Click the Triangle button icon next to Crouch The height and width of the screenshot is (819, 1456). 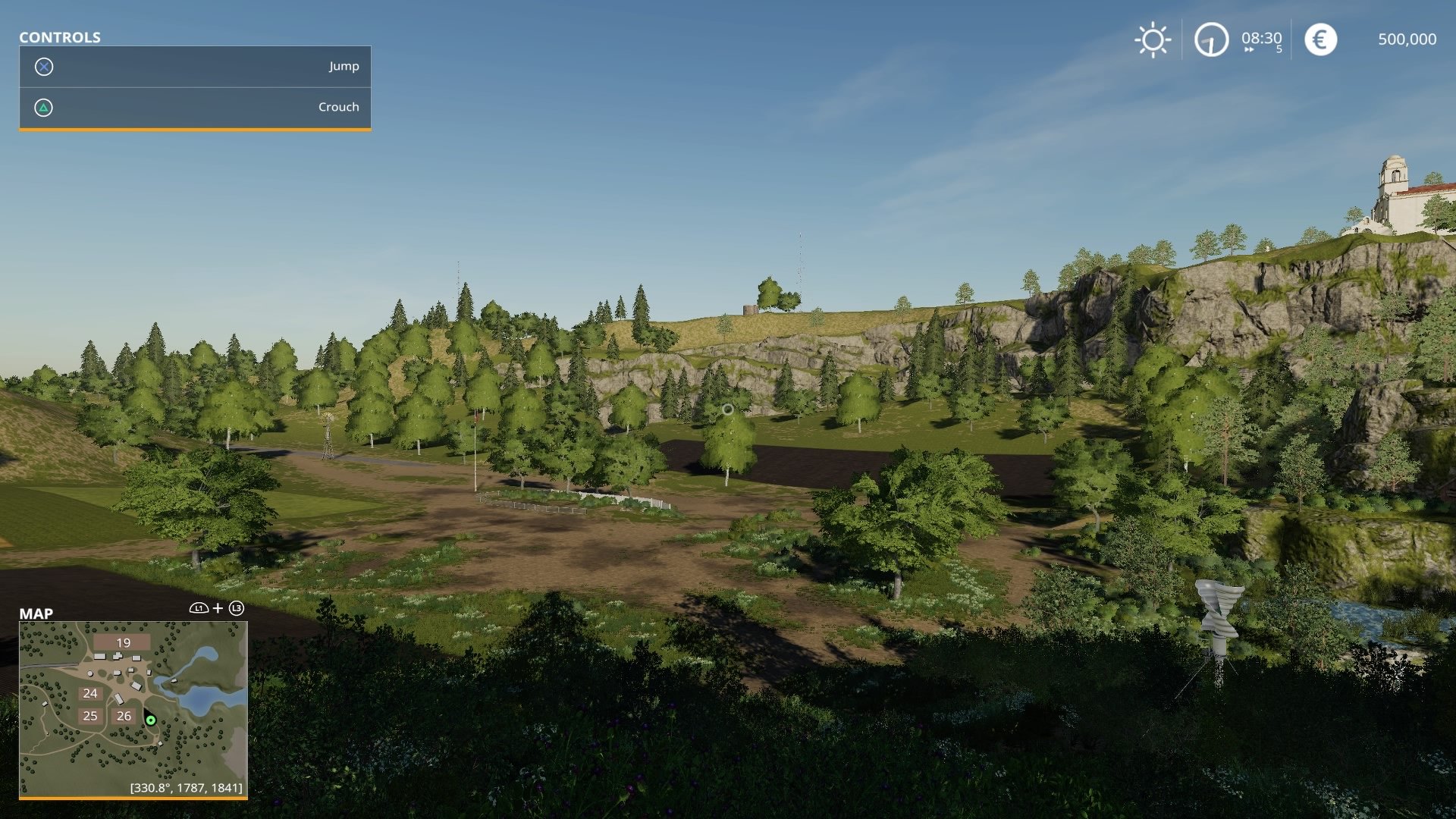[45, 107]
